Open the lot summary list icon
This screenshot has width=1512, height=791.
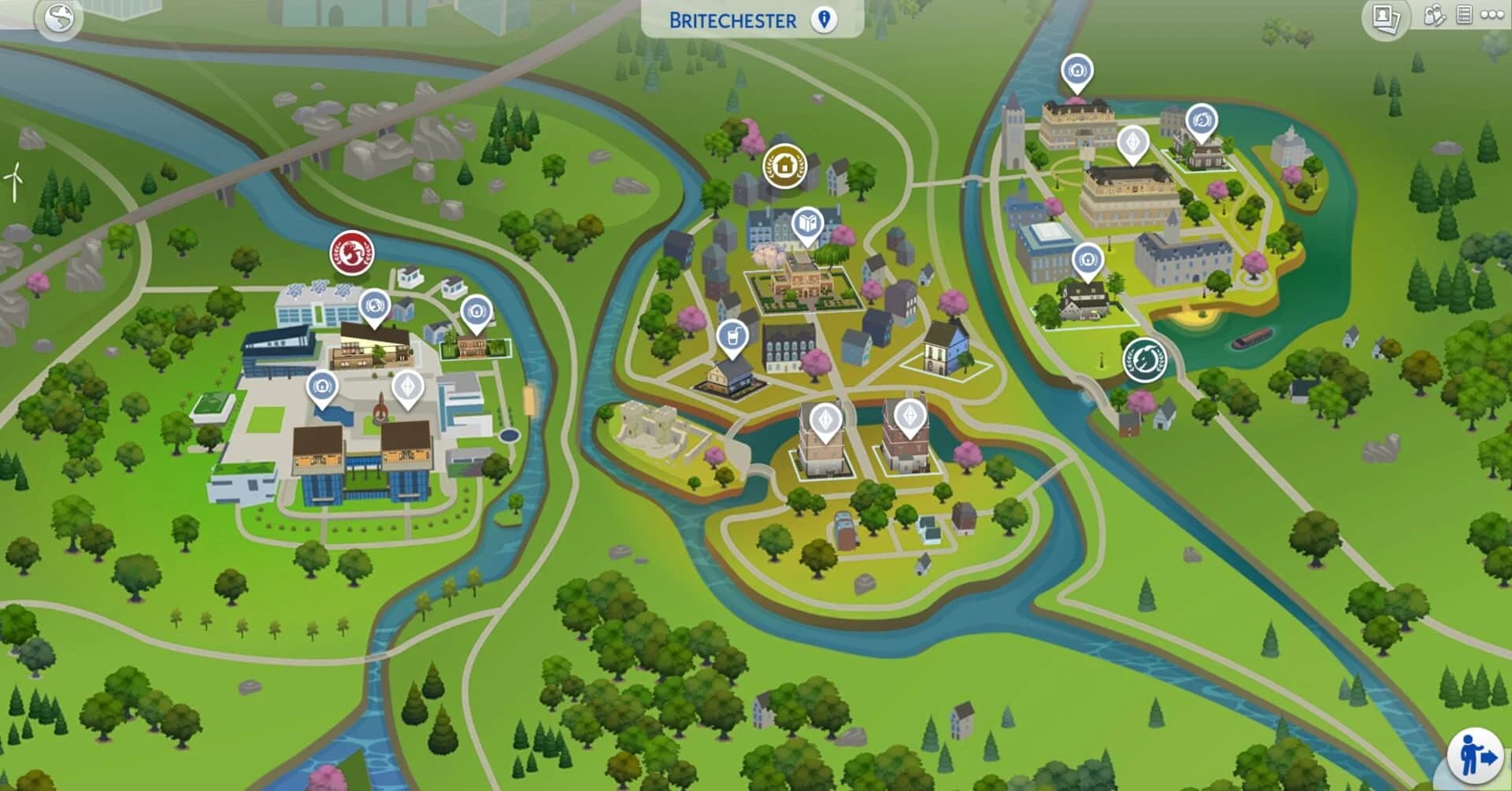pyautogui.click(x=1465, y=14)
